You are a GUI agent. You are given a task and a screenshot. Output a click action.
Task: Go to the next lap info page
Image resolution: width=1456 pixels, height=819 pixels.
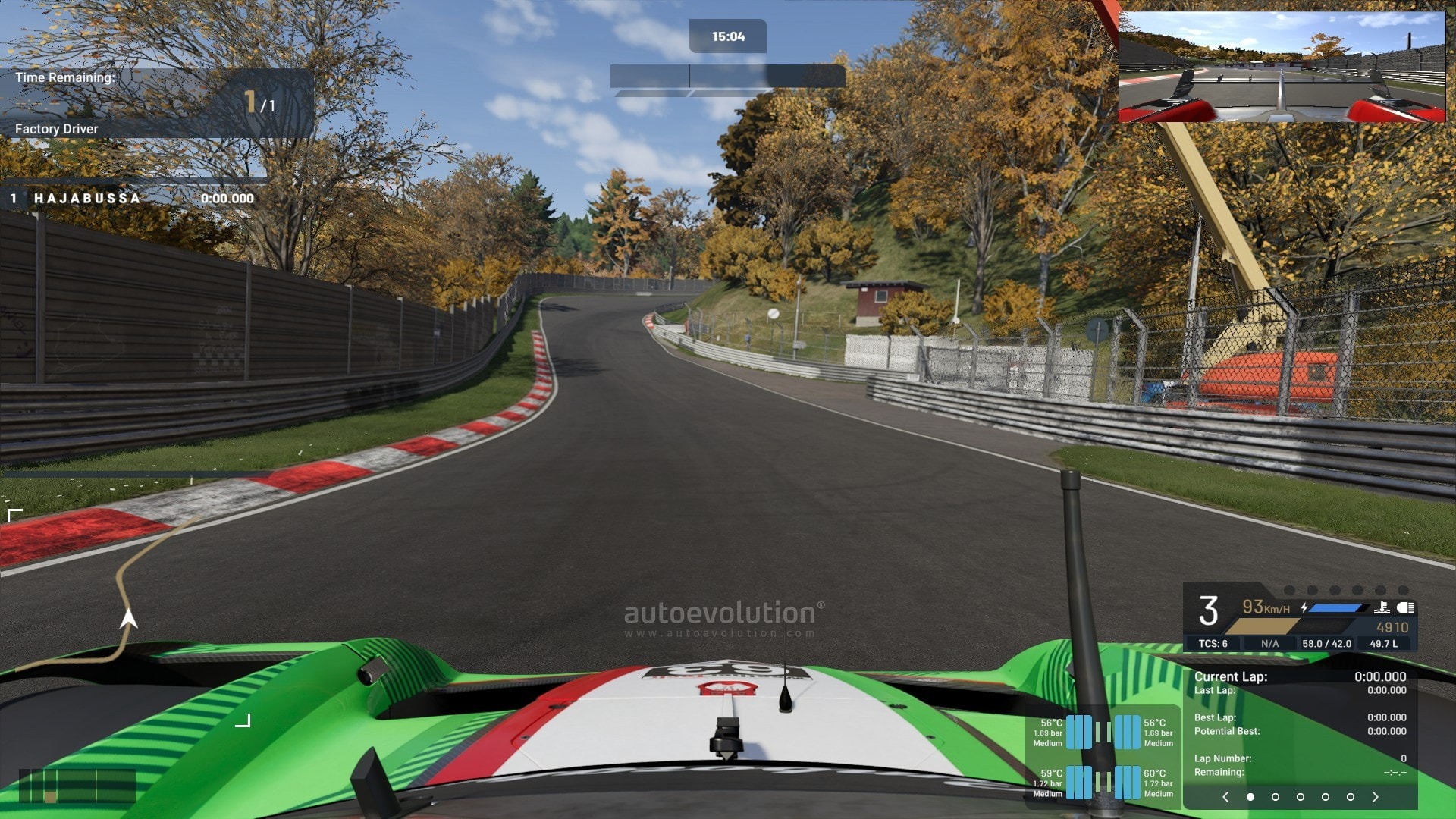point(1375,797)
